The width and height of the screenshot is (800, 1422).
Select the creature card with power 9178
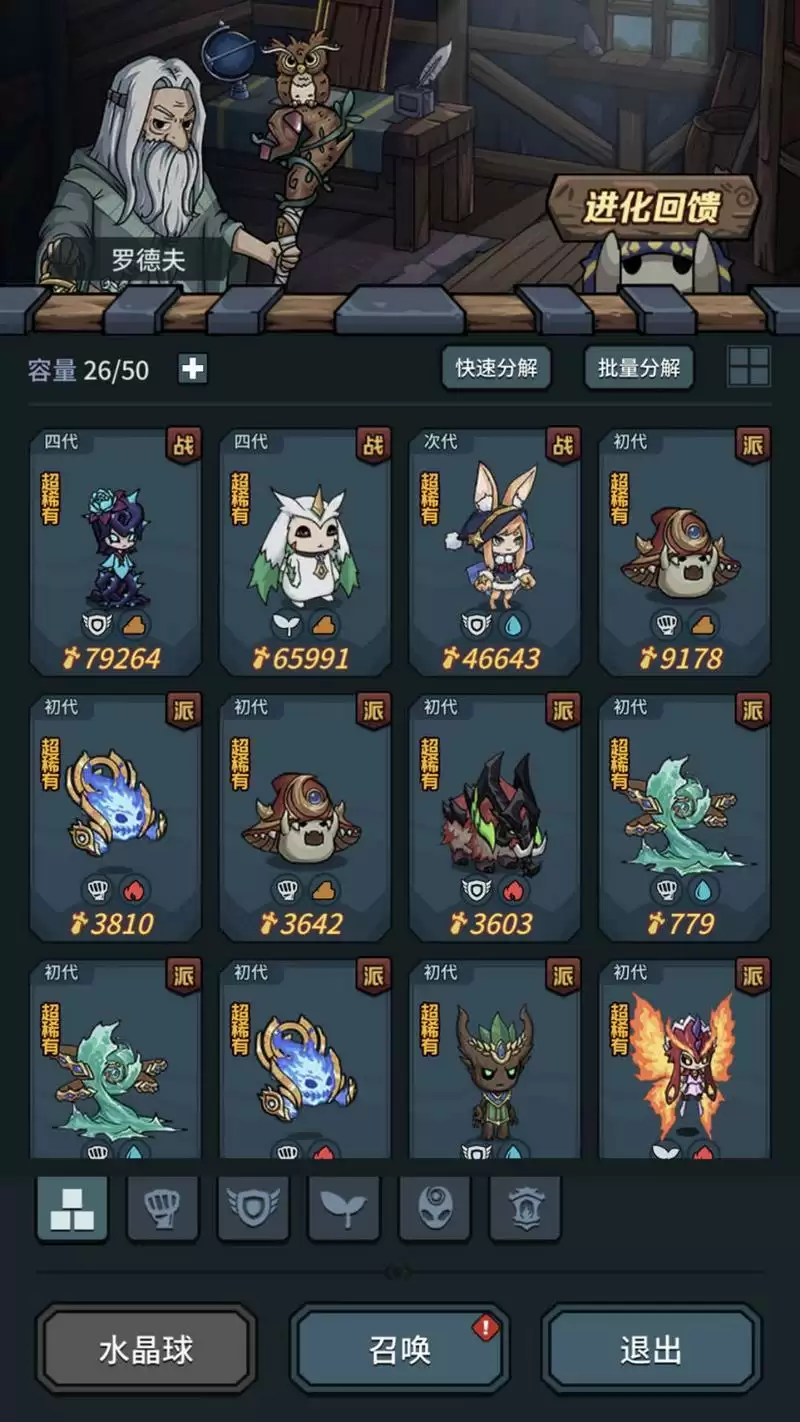click(684, 552)
